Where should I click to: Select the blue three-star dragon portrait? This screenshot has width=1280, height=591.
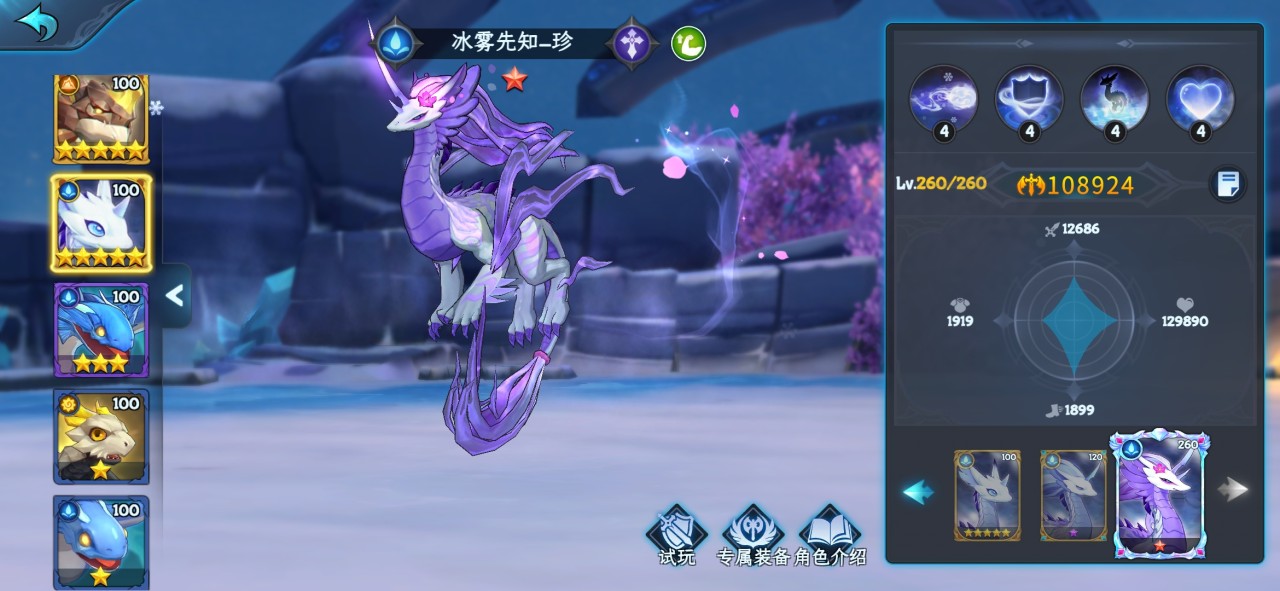pos(101,330)
